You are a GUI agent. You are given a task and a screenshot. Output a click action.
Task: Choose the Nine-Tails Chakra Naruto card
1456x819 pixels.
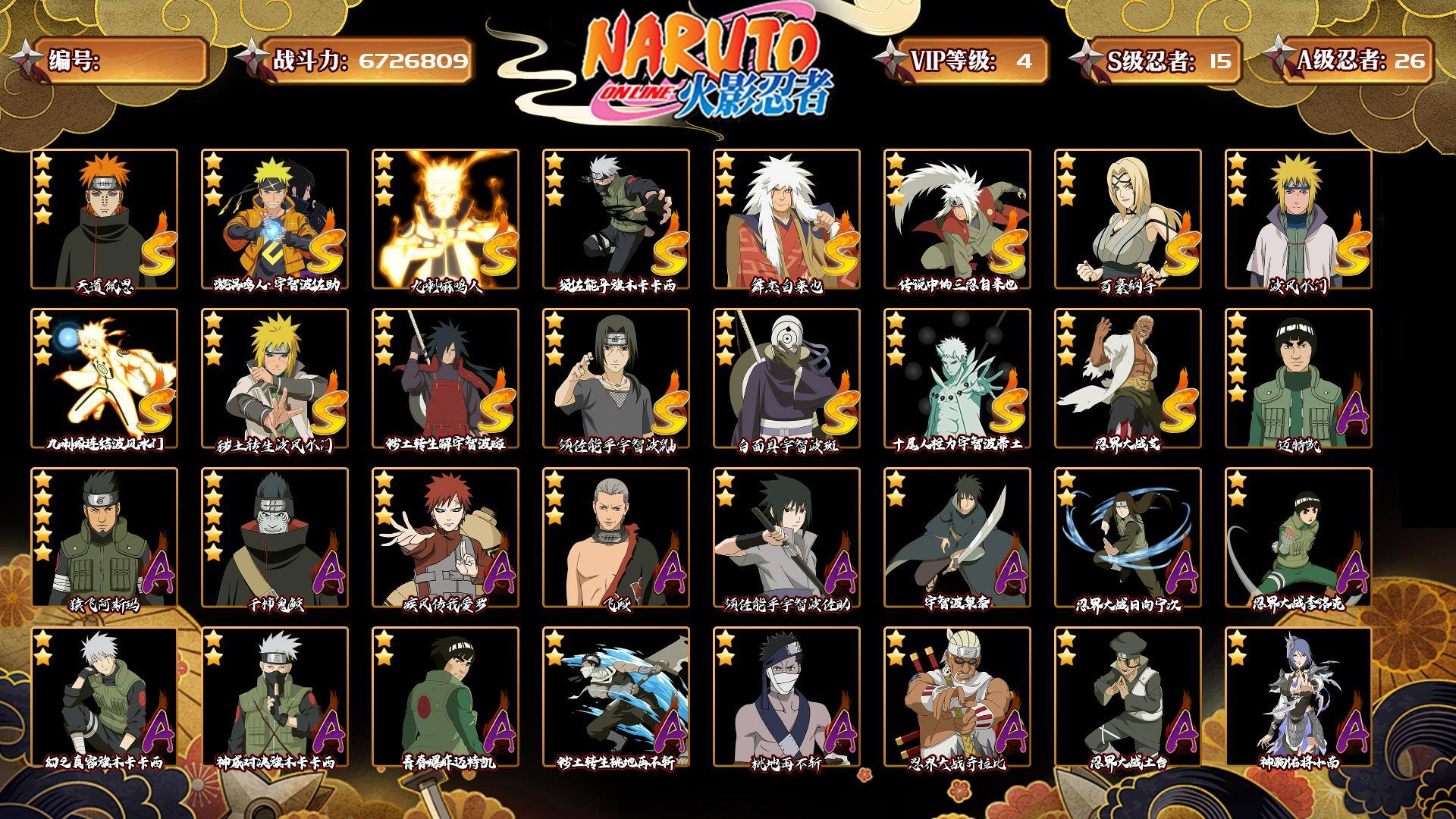click(445, 218)
